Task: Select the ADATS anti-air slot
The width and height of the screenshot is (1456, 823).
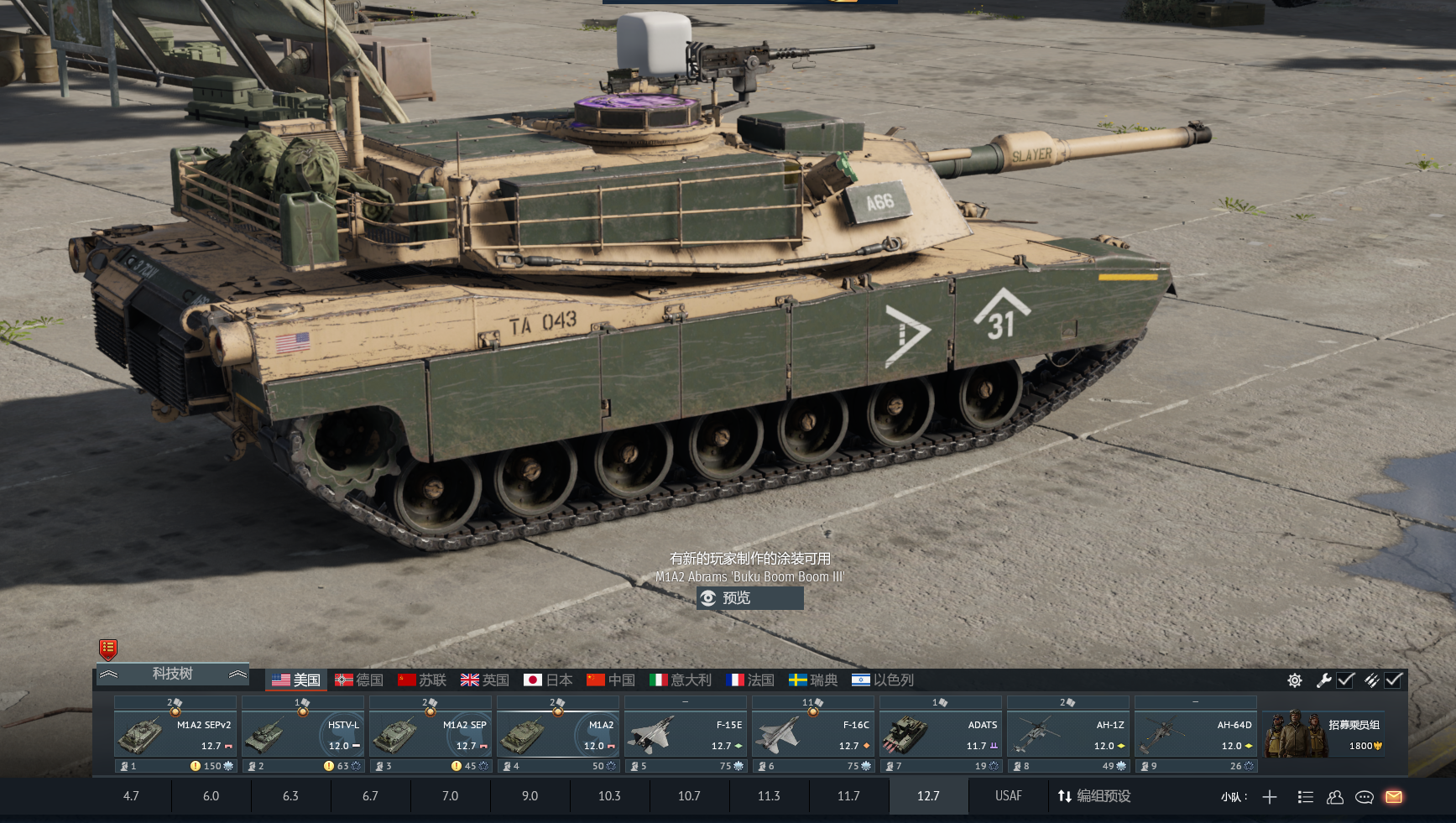Action: click(941, 734)
